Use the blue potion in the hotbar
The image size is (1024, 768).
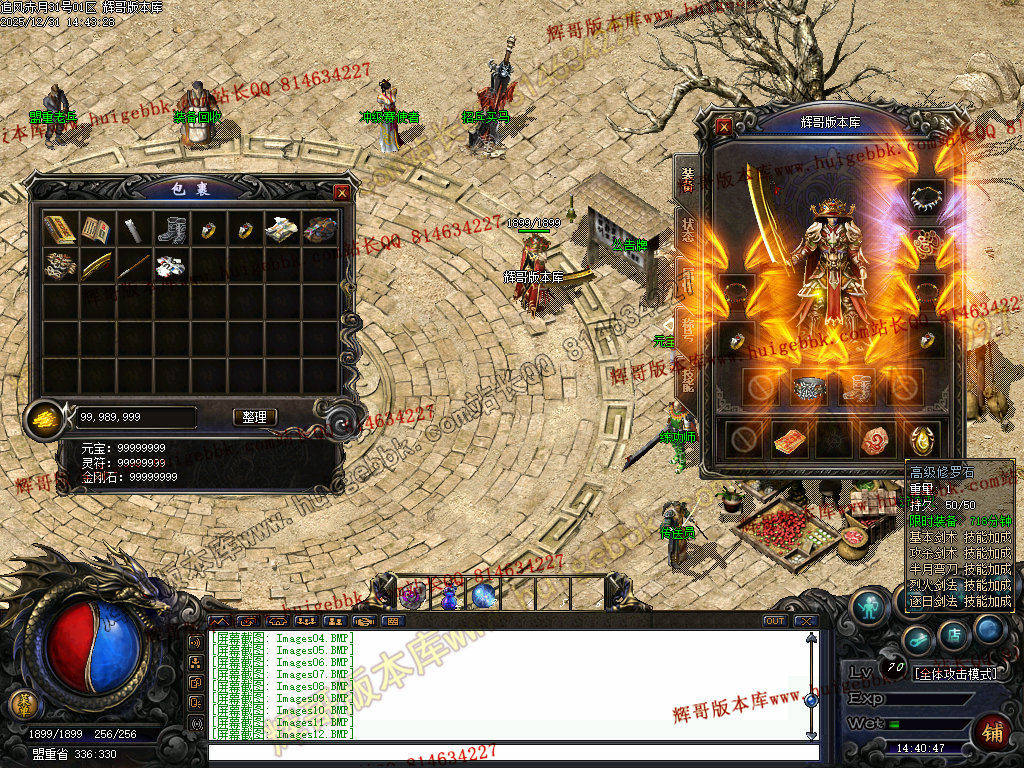click(x=449, y=596)
